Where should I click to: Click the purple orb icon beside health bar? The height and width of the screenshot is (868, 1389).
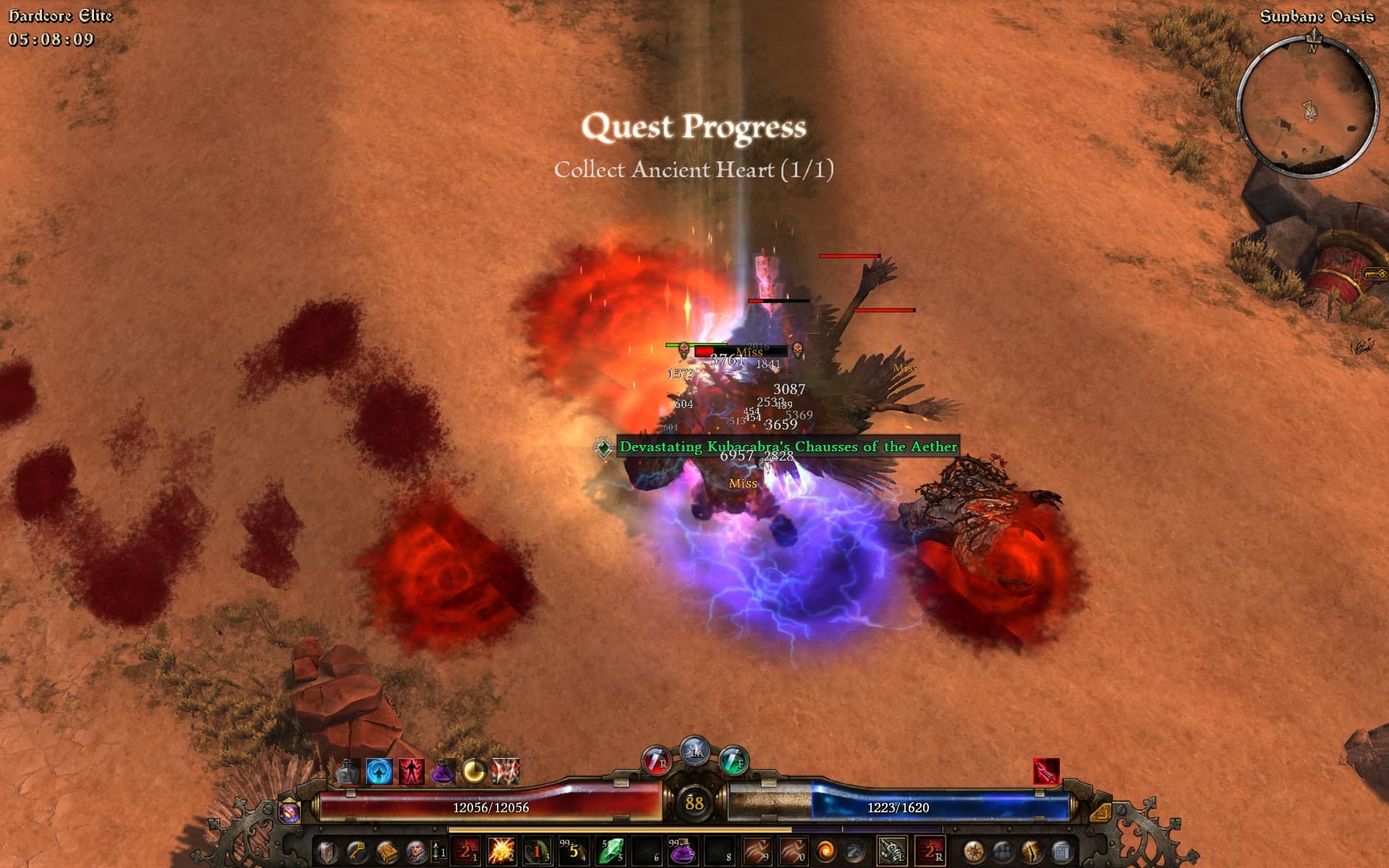[289, 812]
